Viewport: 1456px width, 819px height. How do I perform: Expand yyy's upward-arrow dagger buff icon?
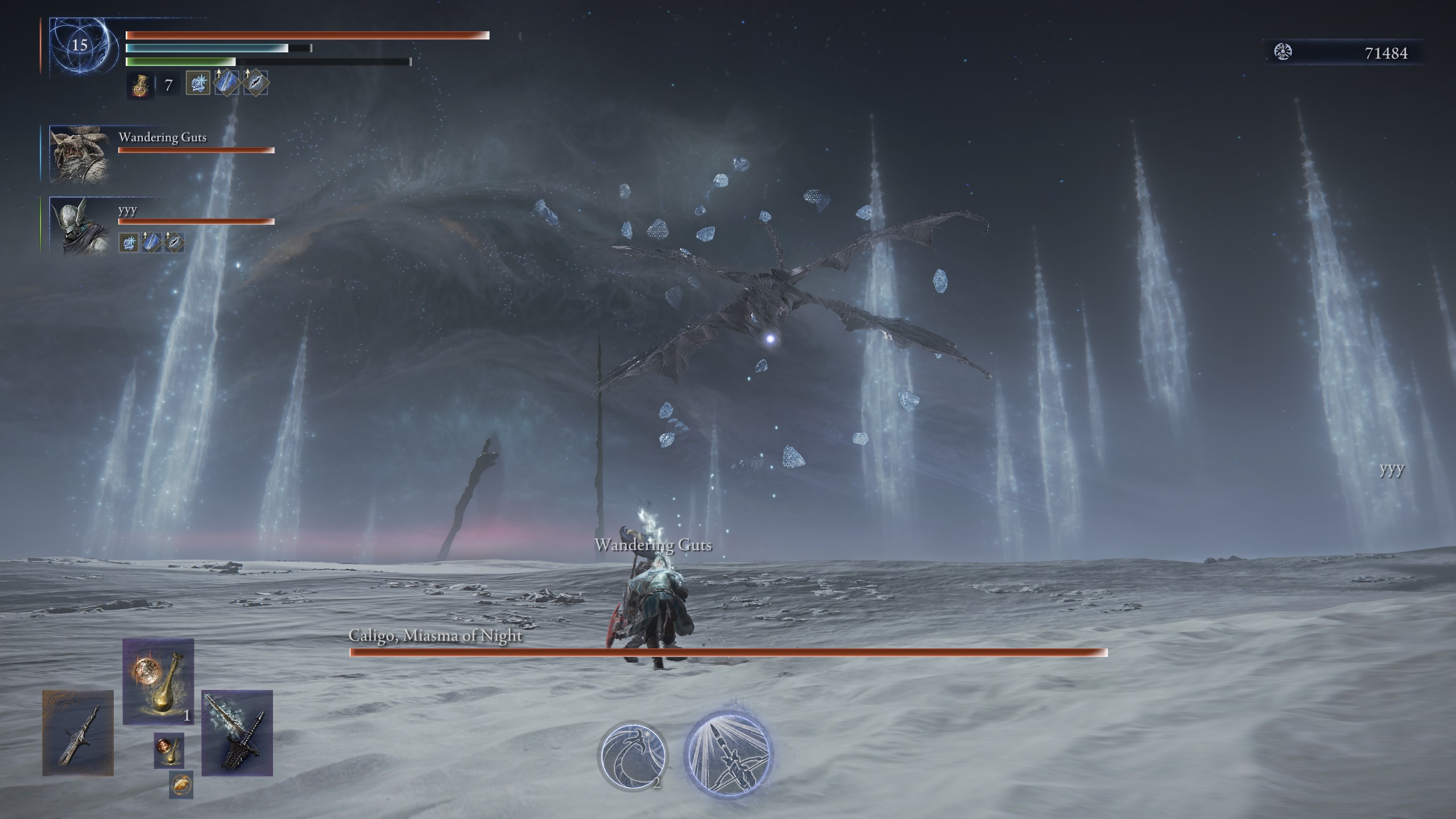point(151,242)
